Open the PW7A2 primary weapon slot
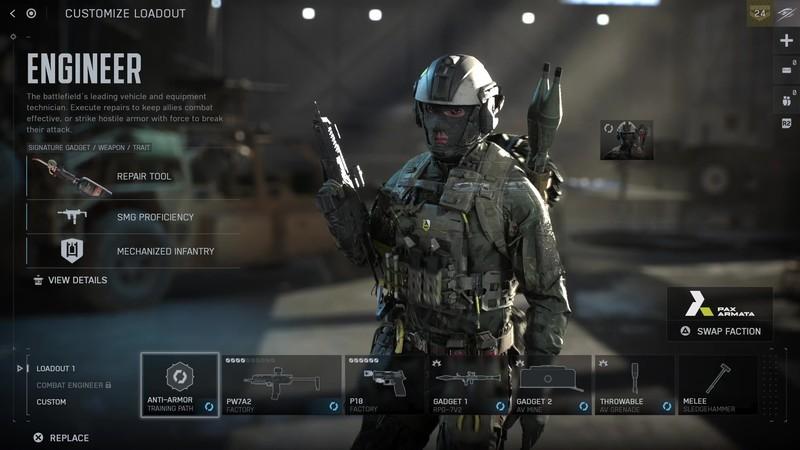The width and height of the screenshot is (800, 450). pyautogui.click(x=282, y=385)
